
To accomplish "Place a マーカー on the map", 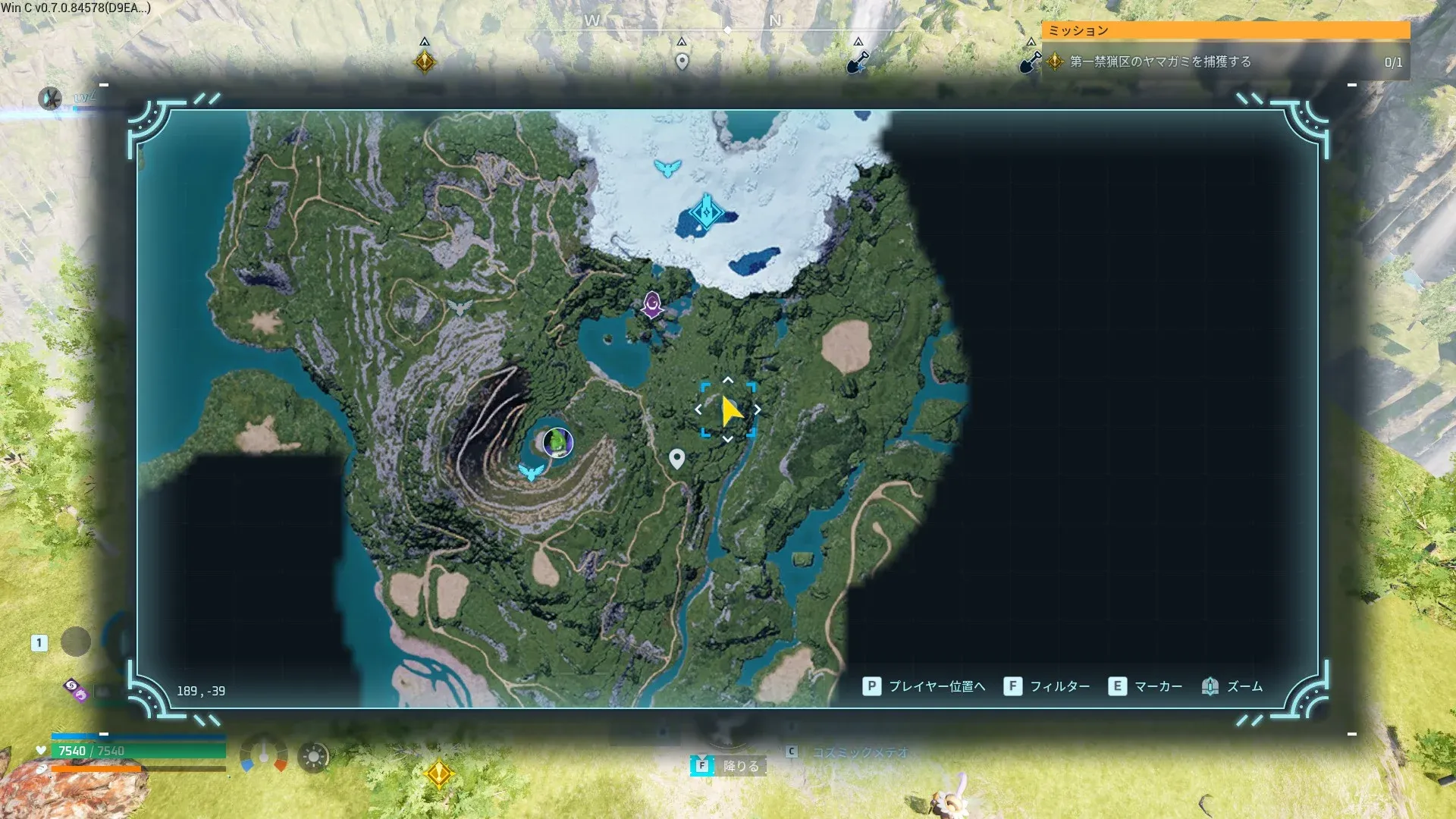I will pyautogui.click(x=1146, y=686).
